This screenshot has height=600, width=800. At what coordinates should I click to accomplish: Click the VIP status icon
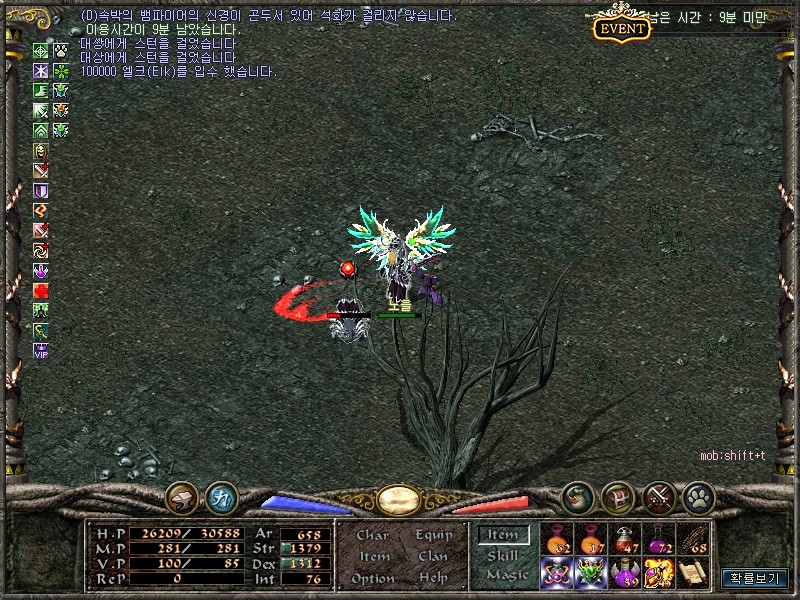tap(41, 351)
